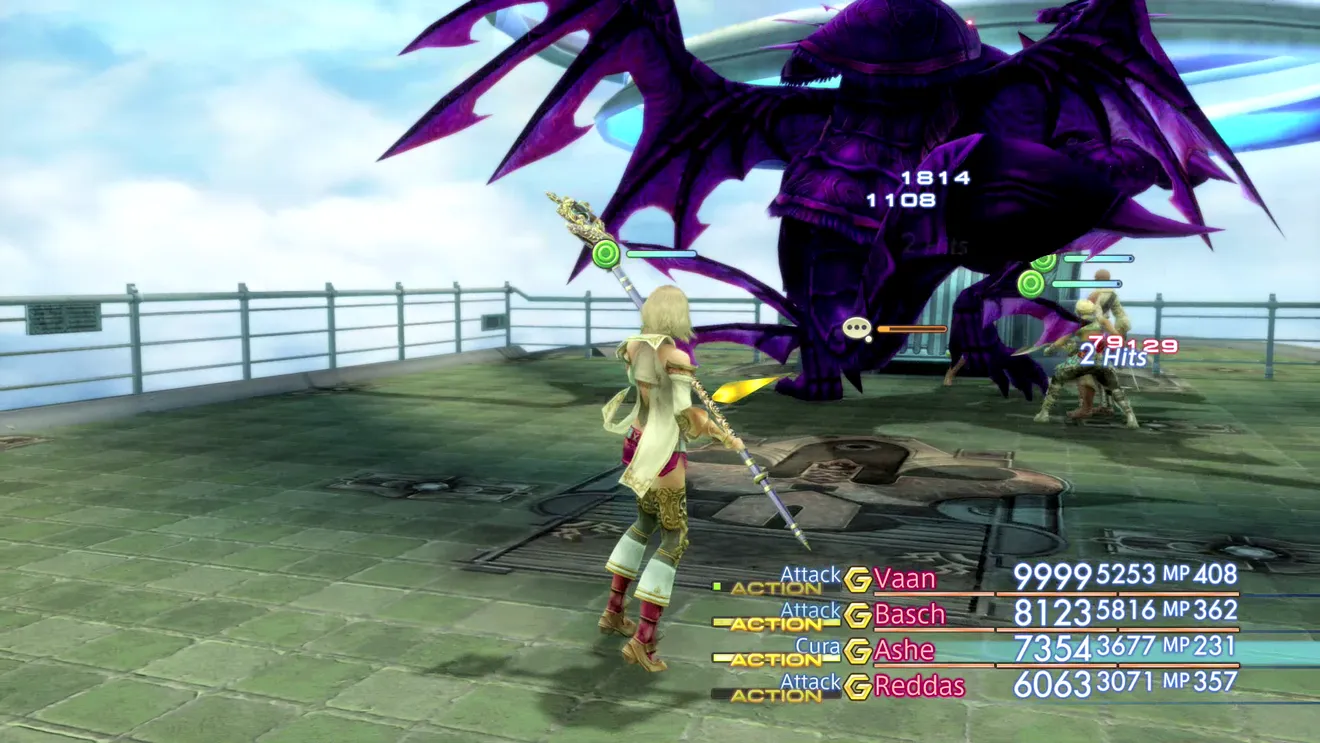Choose Basch's party status row
Image resolution: width=1320 pixels, height=743 pixels.
click(x=909, y=613)
